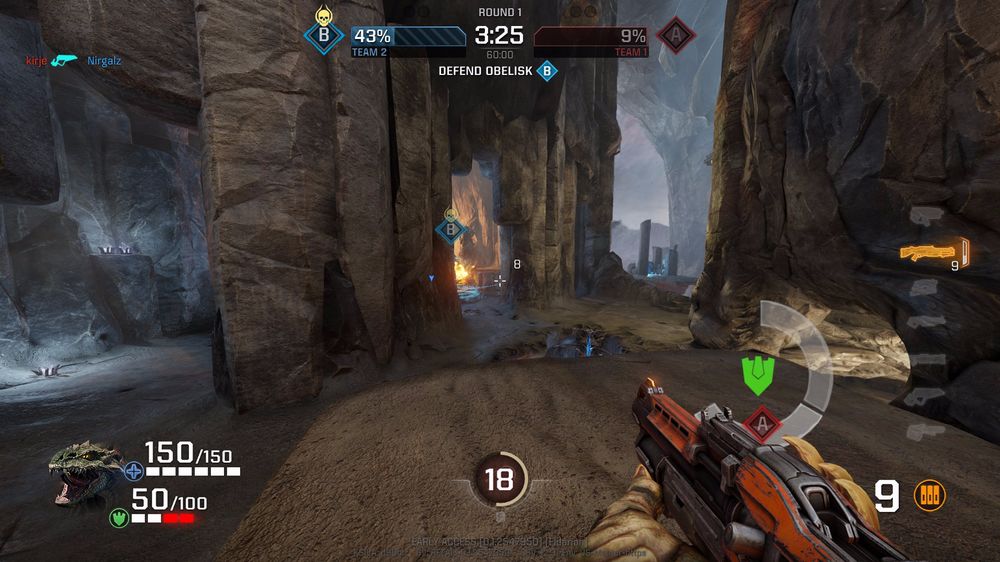1000x562 pixels.
Task: Click the Team 1 obelisk A icon
Action: click(677, 36)
